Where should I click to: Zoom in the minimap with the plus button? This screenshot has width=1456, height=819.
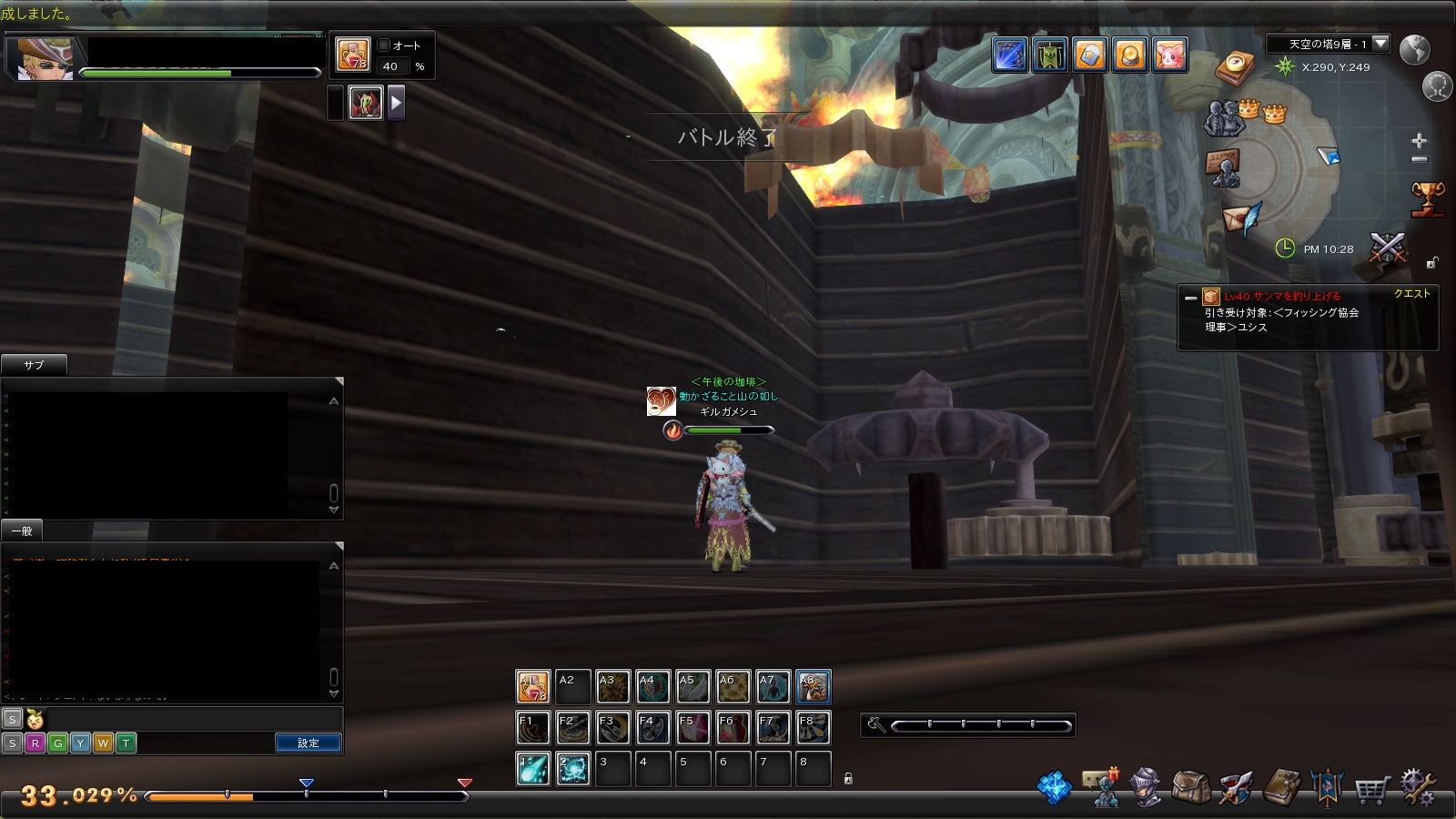tap(1419, 141)
